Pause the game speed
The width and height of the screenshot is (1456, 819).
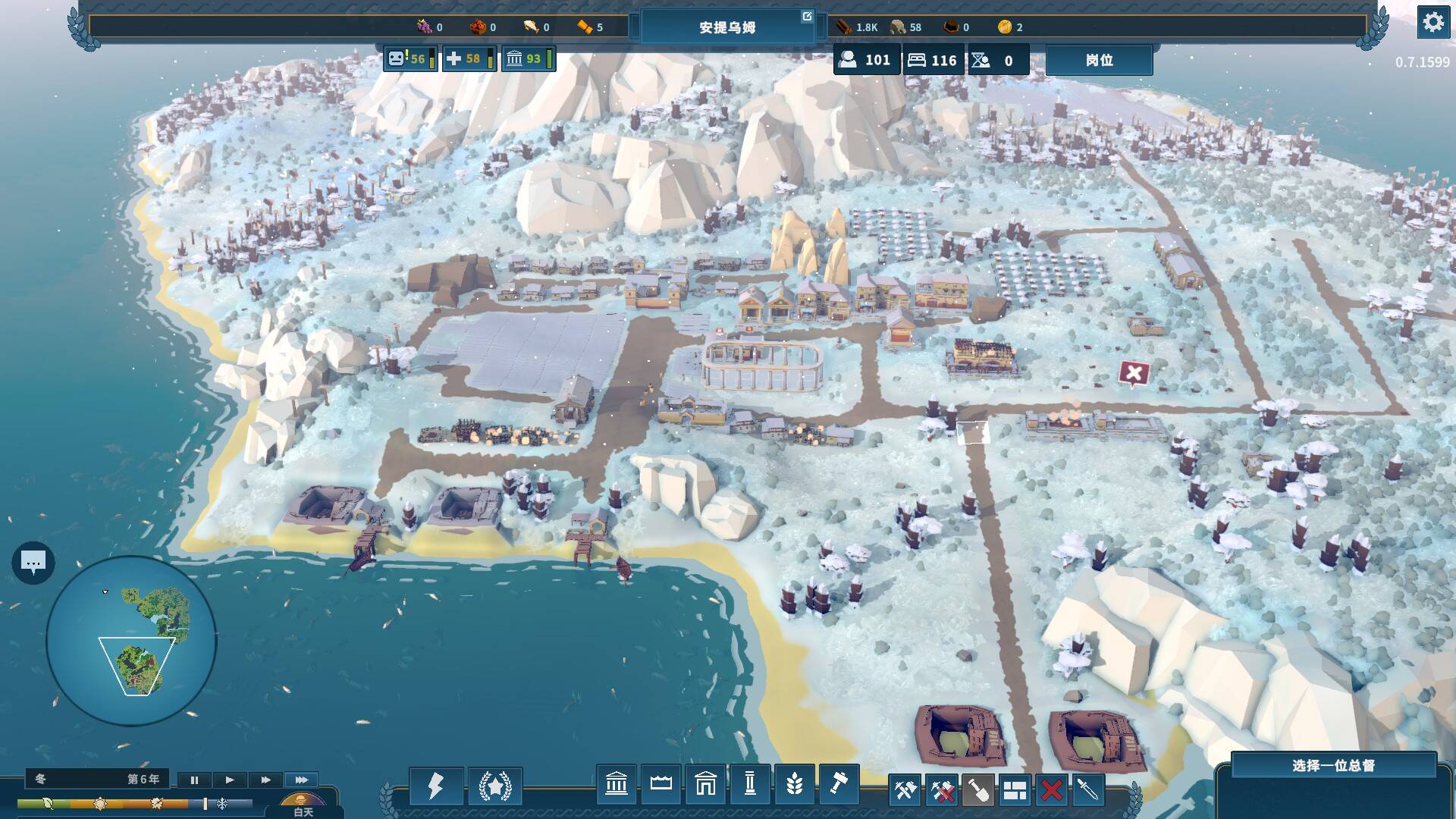[194, 780]
